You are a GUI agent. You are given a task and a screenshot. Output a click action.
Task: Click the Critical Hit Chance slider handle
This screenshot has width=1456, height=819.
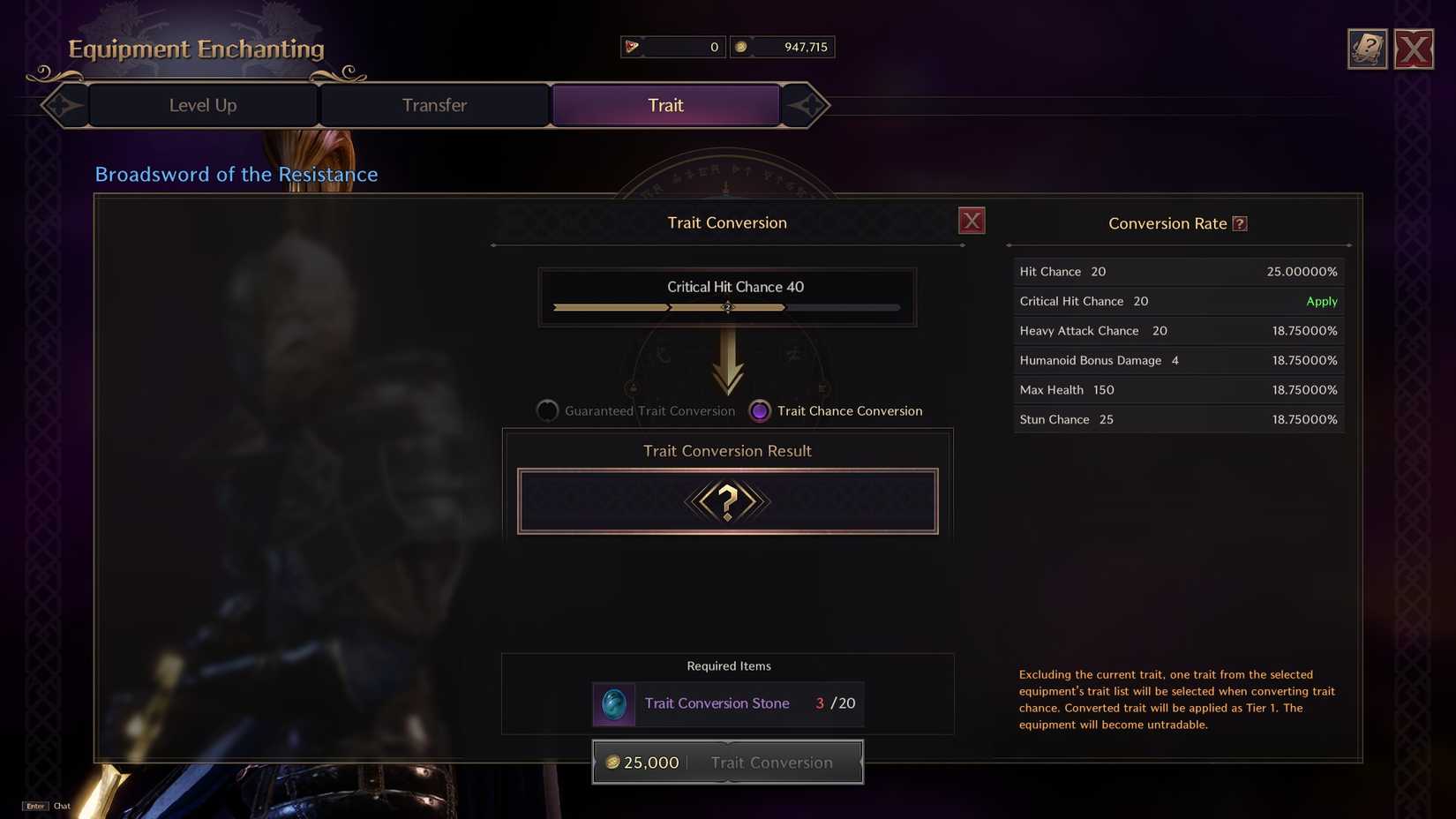727,307
